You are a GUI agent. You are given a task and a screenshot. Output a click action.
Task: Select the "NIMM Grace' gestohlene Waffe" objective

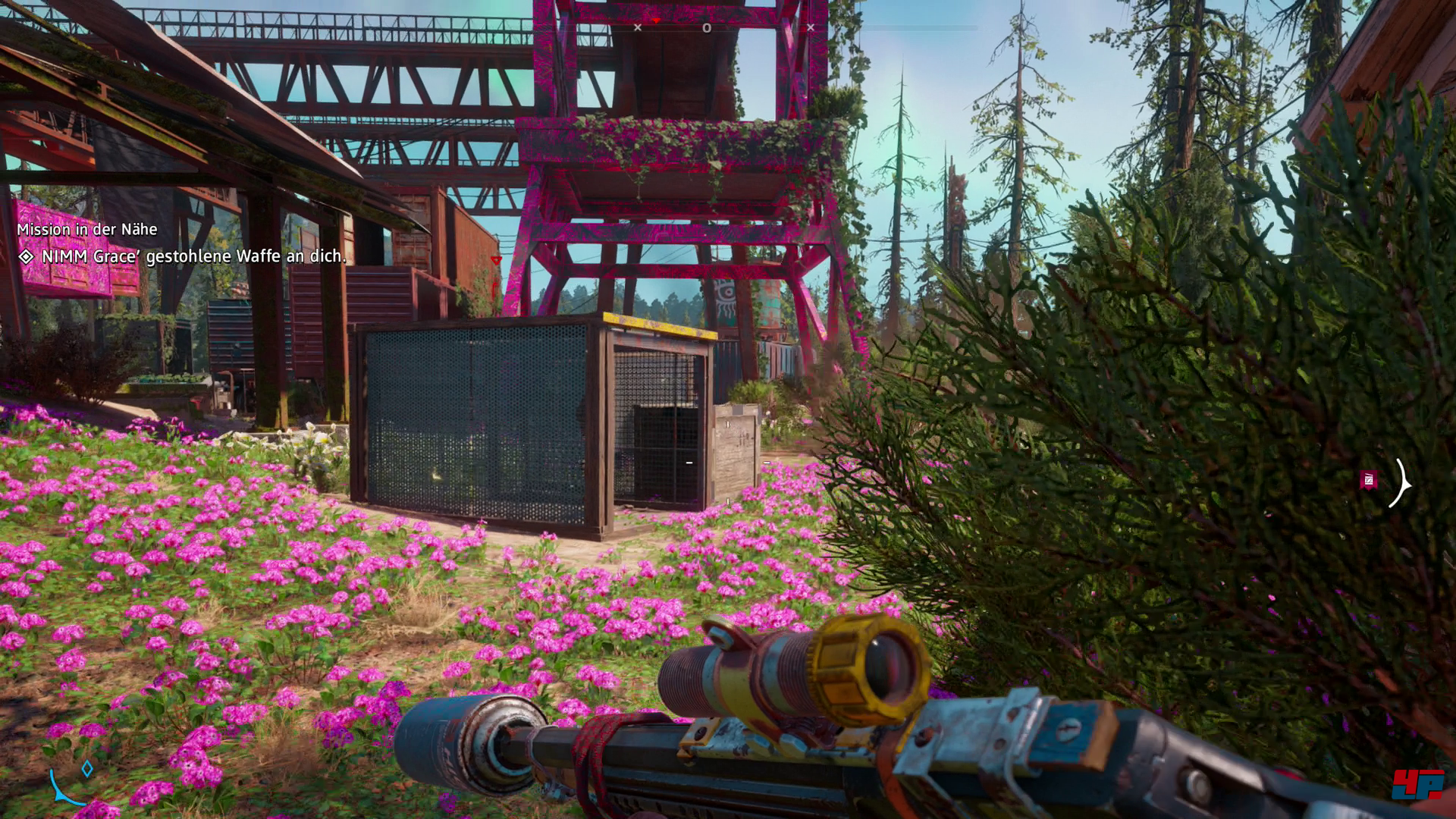click(x=193, y=256)
